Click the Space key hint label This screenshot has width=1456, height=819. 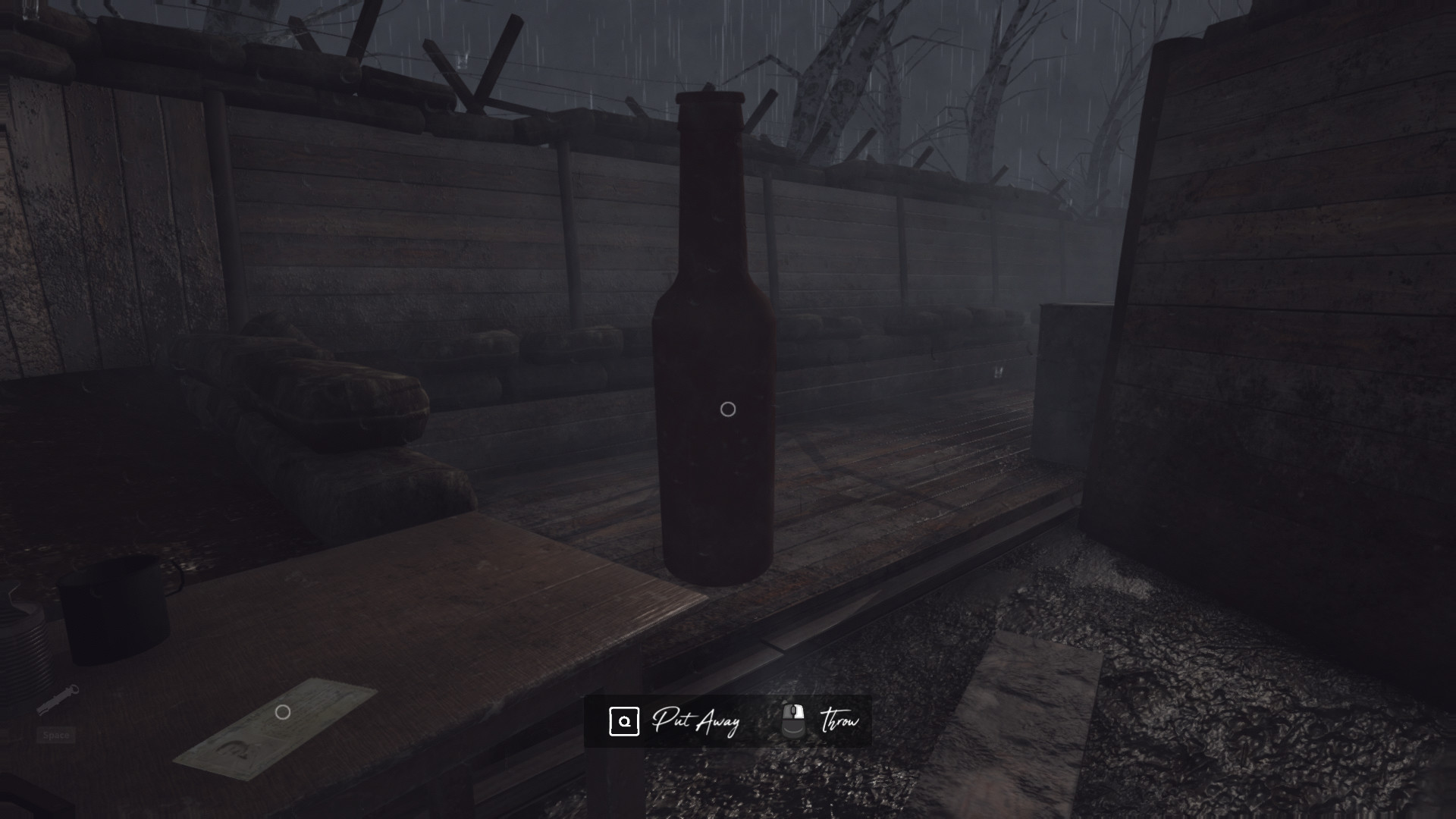[57, 735]
